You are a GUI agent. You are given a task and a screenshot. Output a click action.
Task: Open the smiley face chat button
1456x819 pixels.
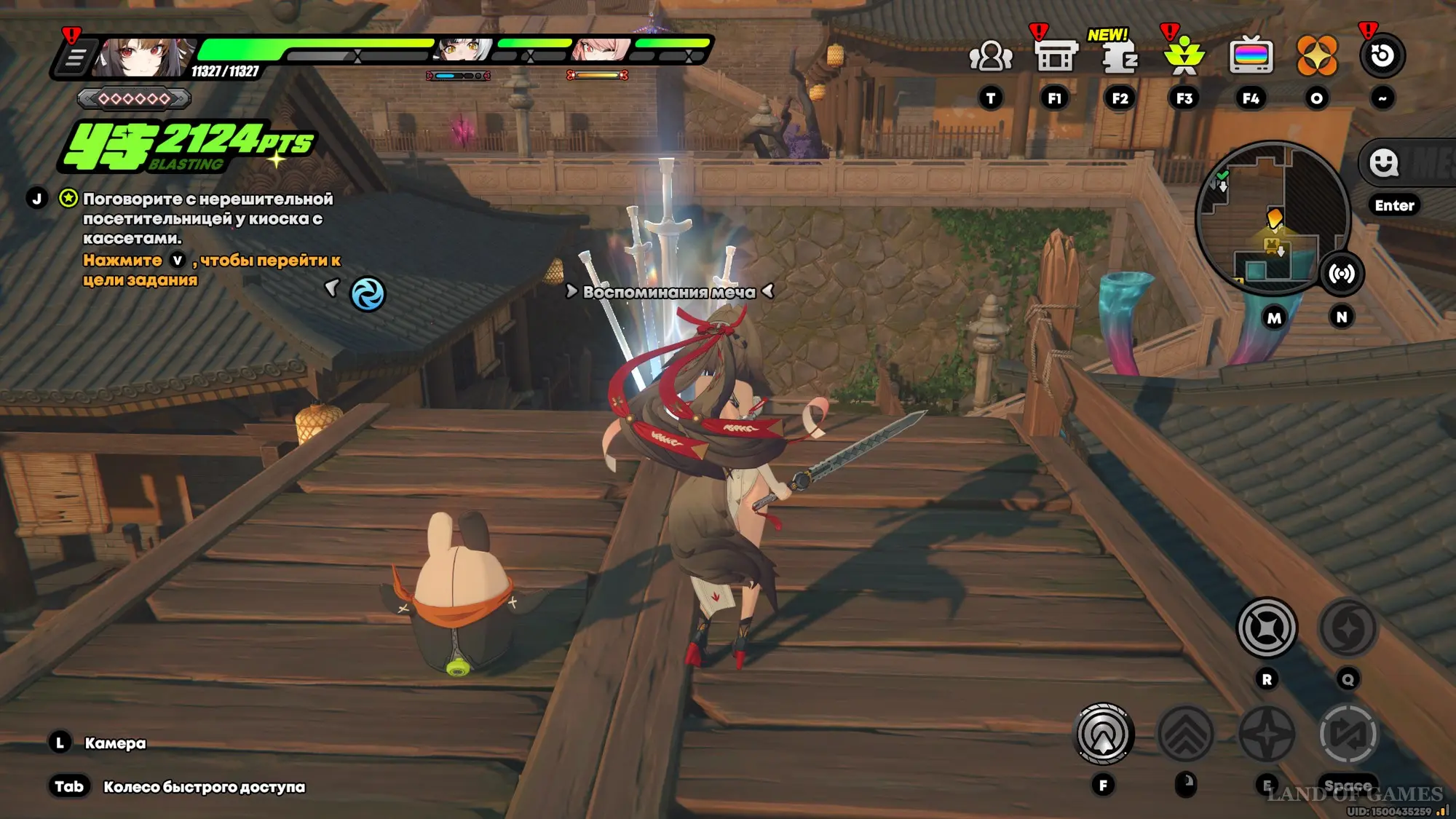pos(1383,163)
